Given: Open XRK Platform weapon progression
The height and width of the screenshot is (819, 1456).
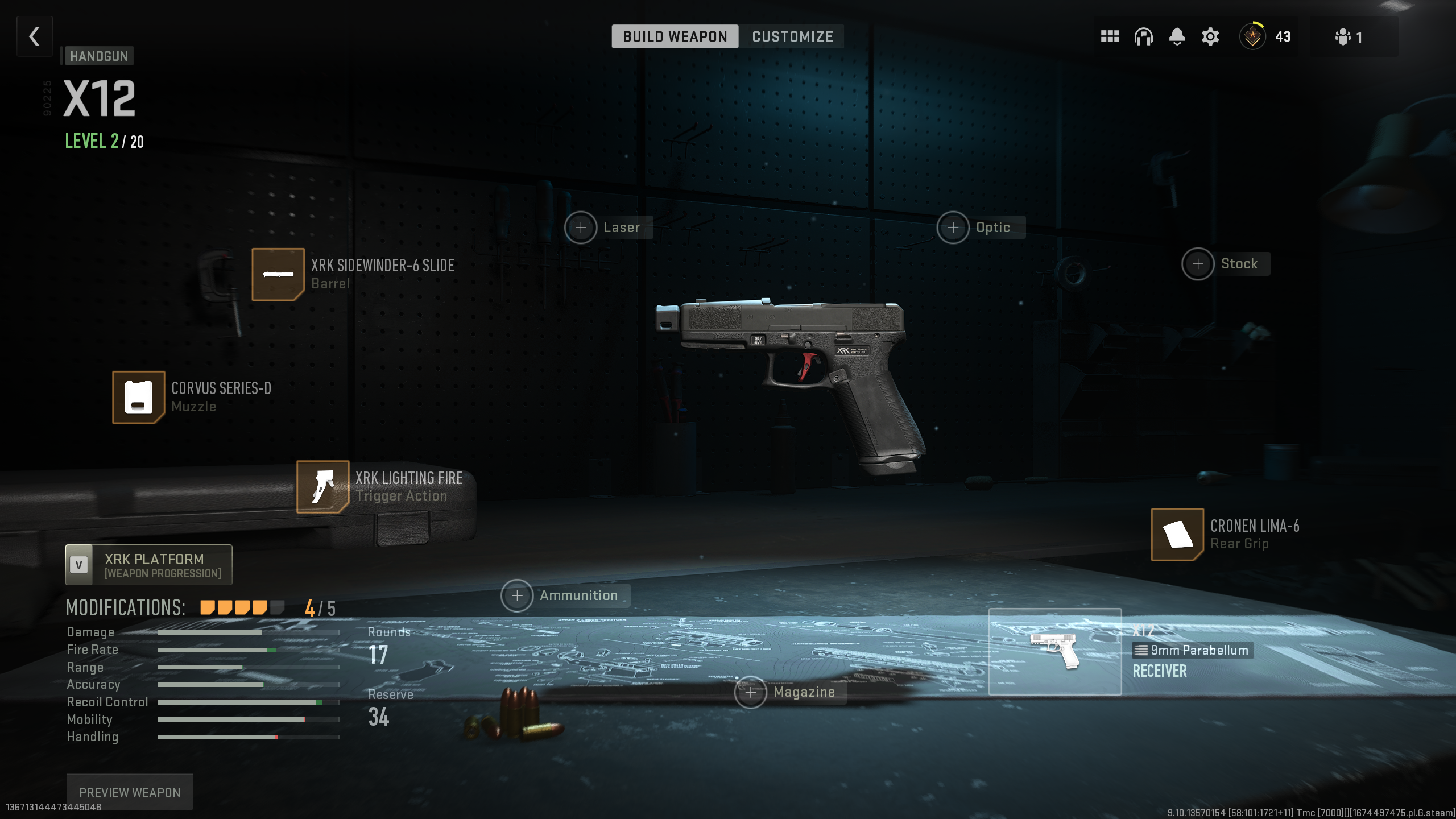Looking at the screenshot, I should [x=149, y=565].
